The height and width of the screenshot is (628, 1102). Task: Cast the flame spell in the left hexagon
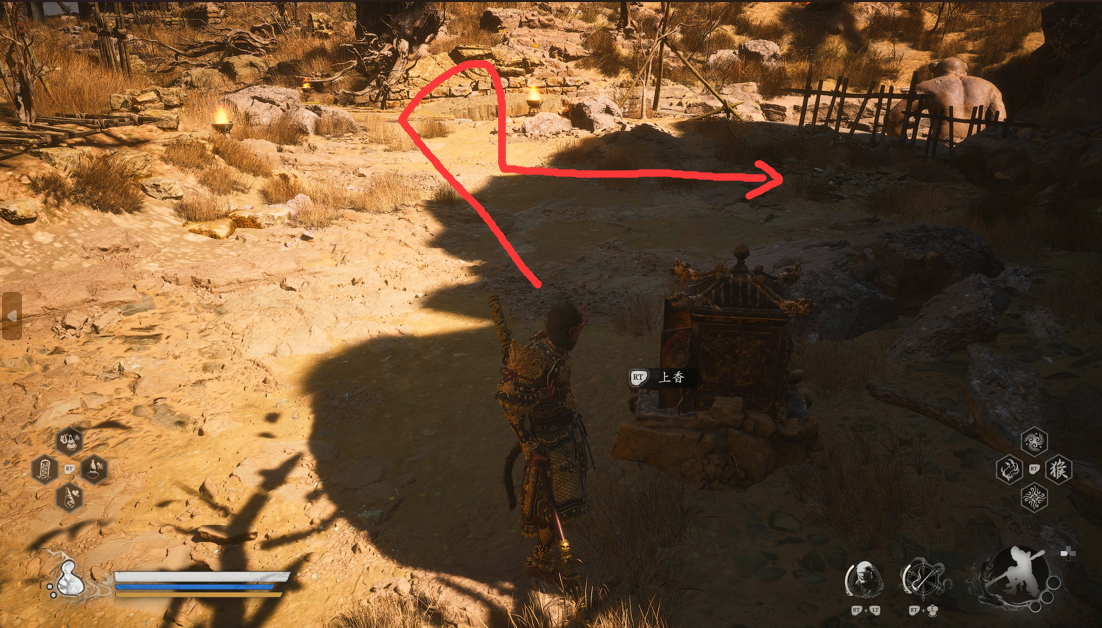tap(1009, 469)
